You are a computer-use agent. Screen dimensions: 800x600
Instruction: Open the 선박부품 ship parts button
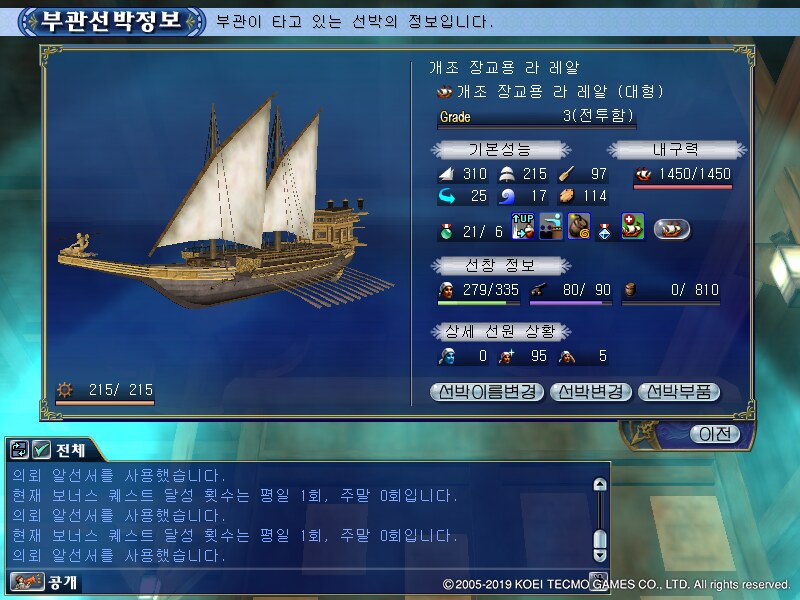click(x=678, y=391)
